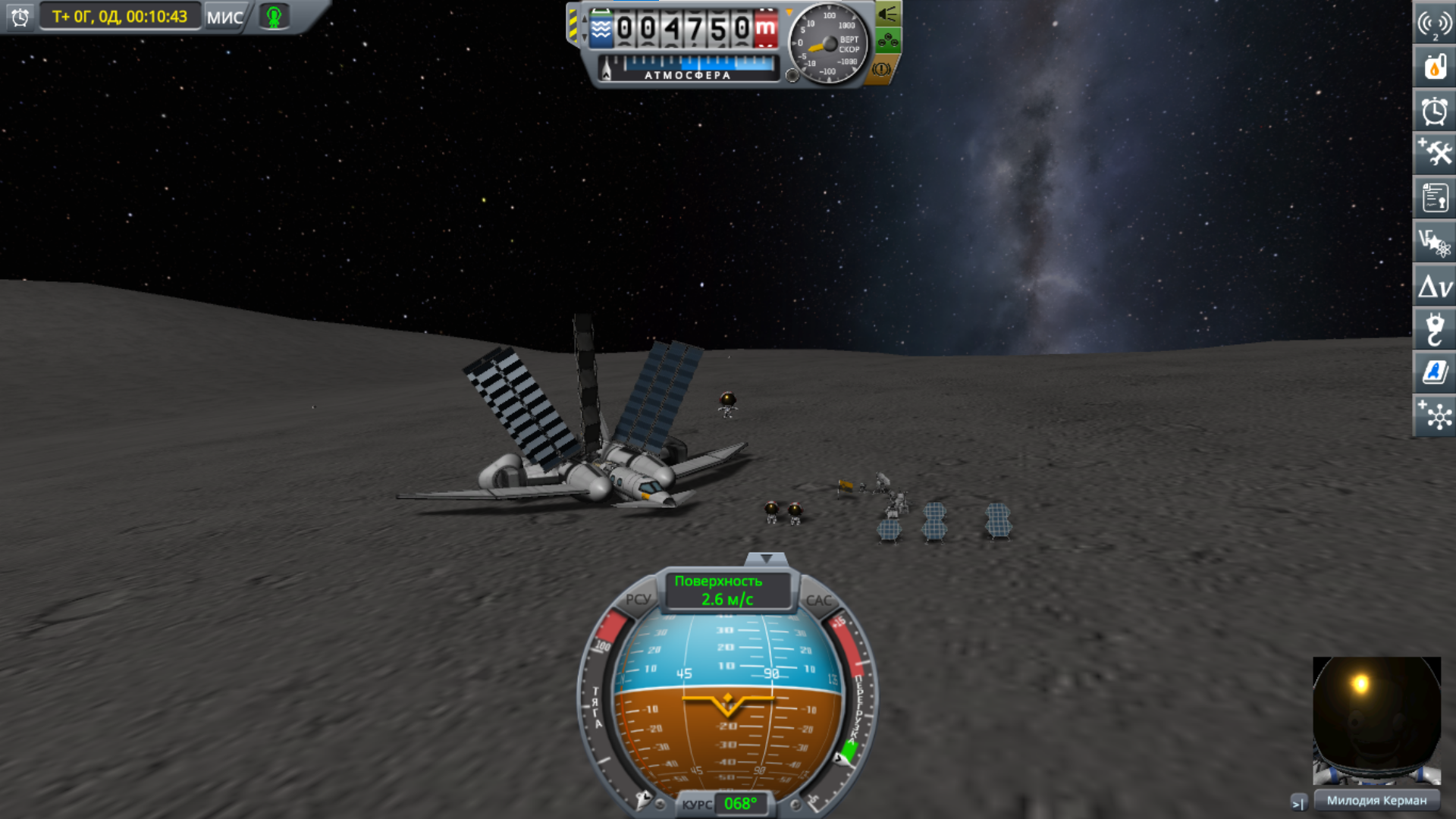Open the communications network panel
1456x819 pixels.
1434,24
